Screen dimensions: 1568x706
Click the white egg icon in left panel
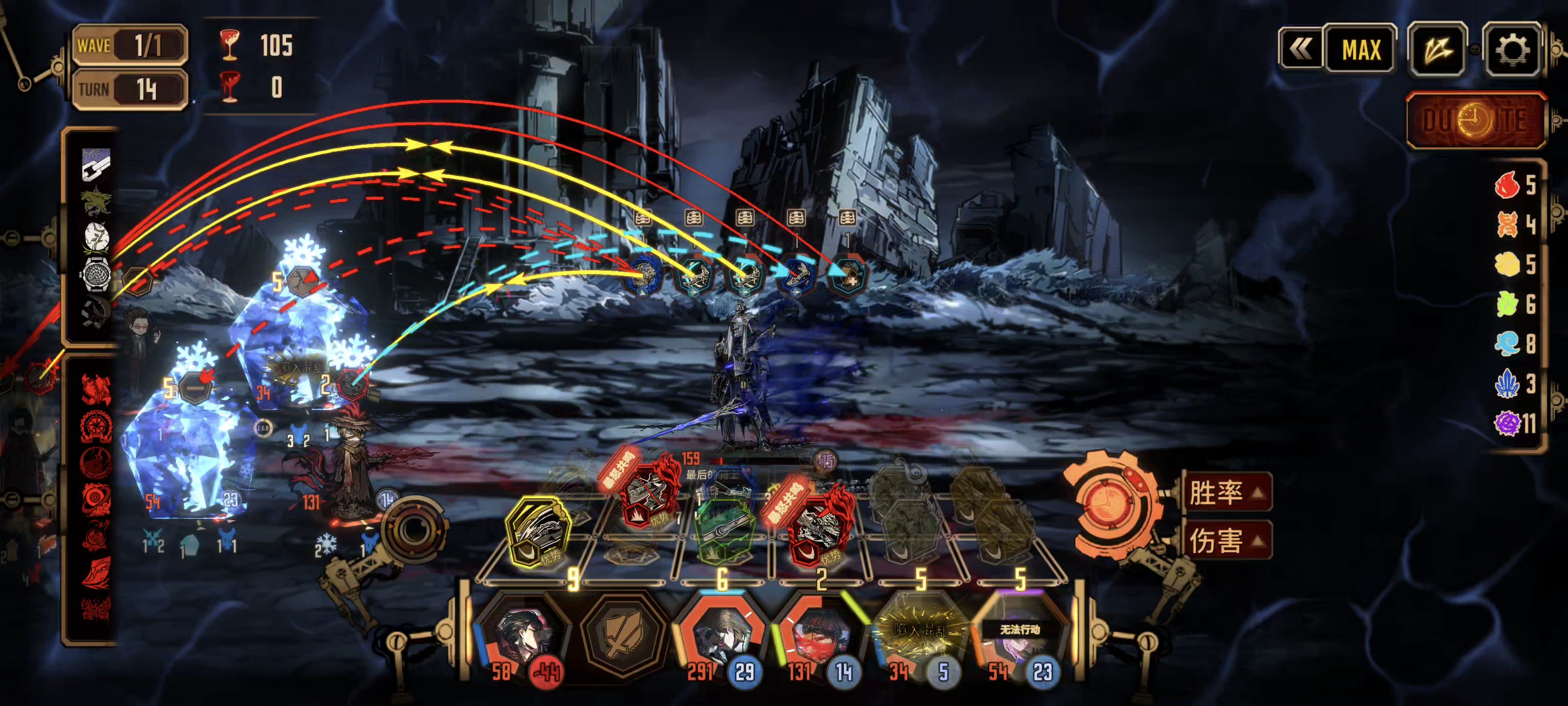click(96, 237)
